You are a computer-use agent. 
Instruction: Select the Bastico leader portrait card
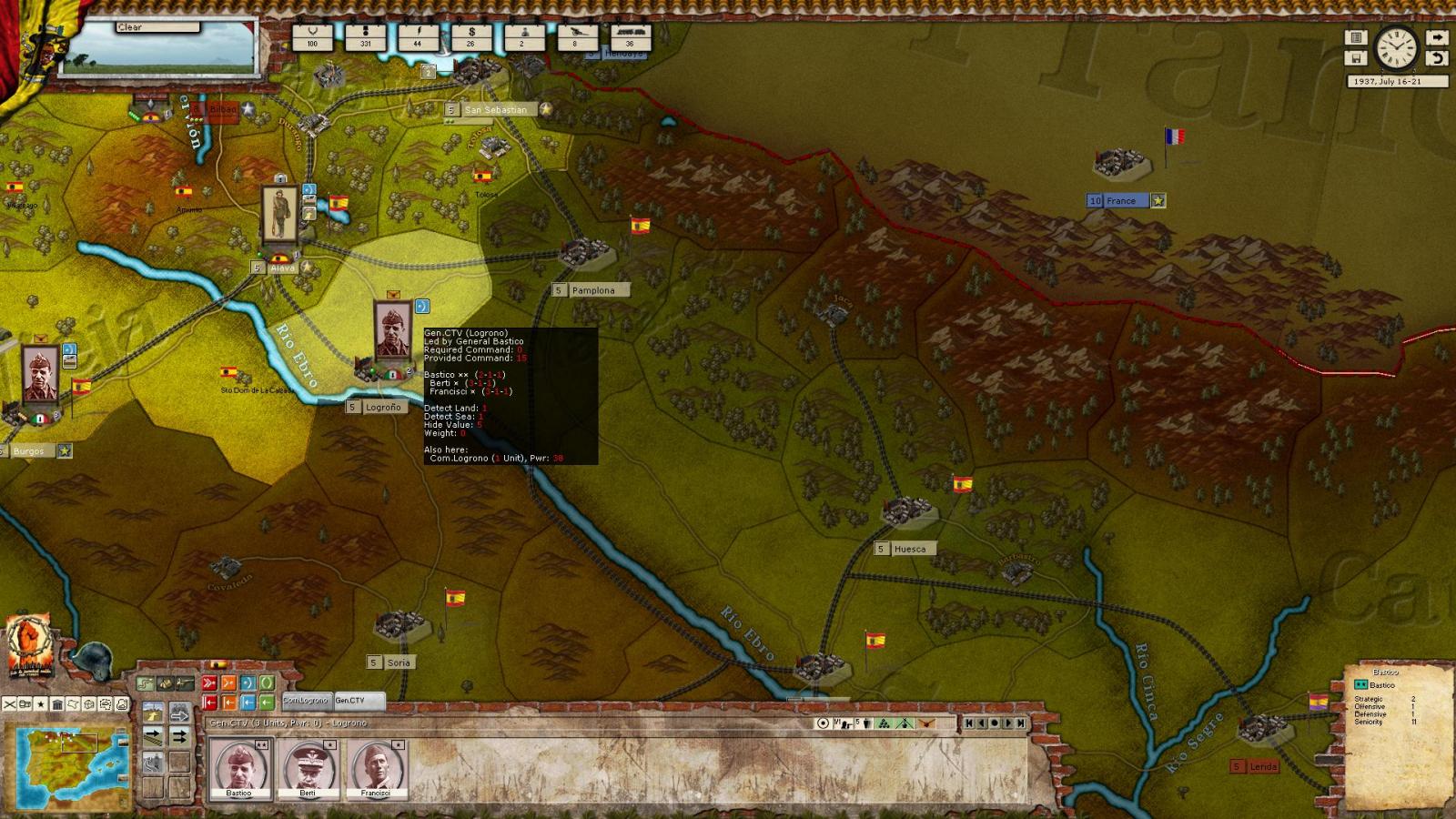(239, 766)
